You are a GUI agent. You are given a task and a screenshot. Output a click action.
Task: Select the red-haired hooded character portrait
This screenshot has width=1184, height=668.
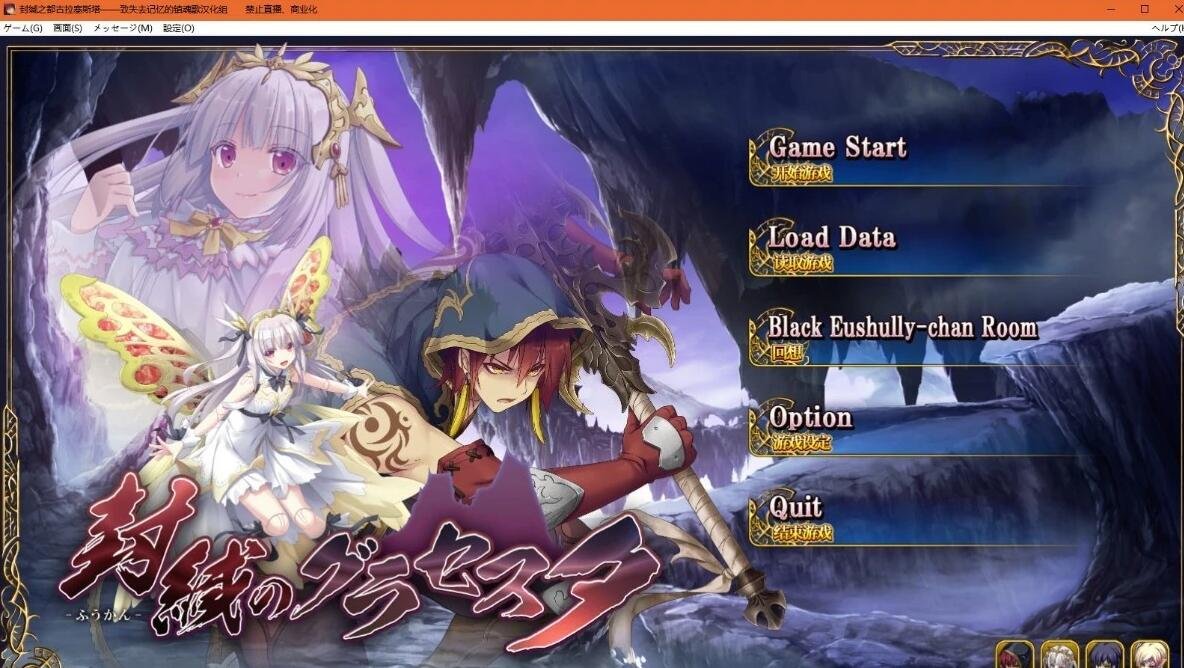(1016, 655)
